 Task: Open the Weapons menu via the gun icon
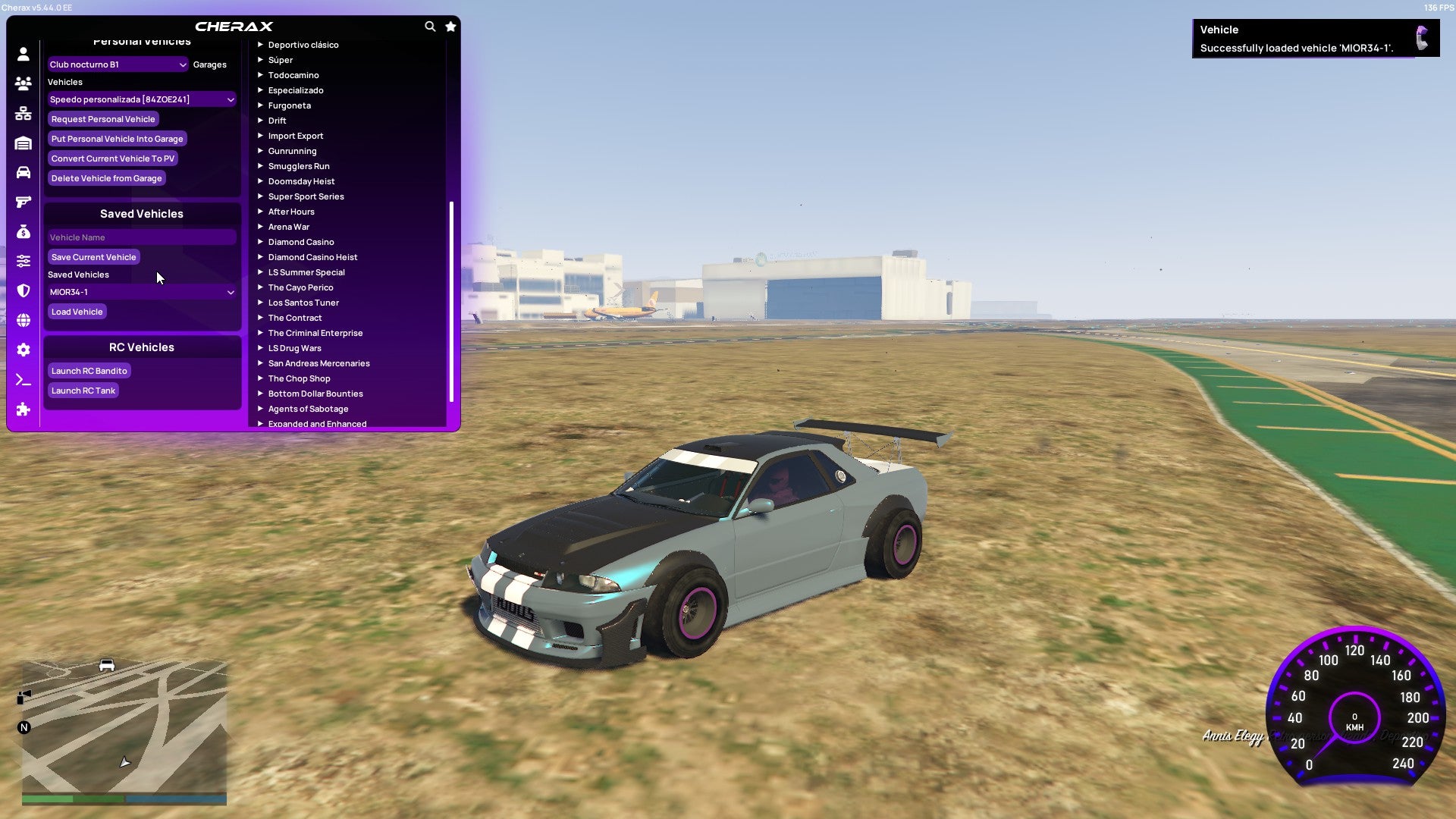pyautogui.click(x=23, y=201)
